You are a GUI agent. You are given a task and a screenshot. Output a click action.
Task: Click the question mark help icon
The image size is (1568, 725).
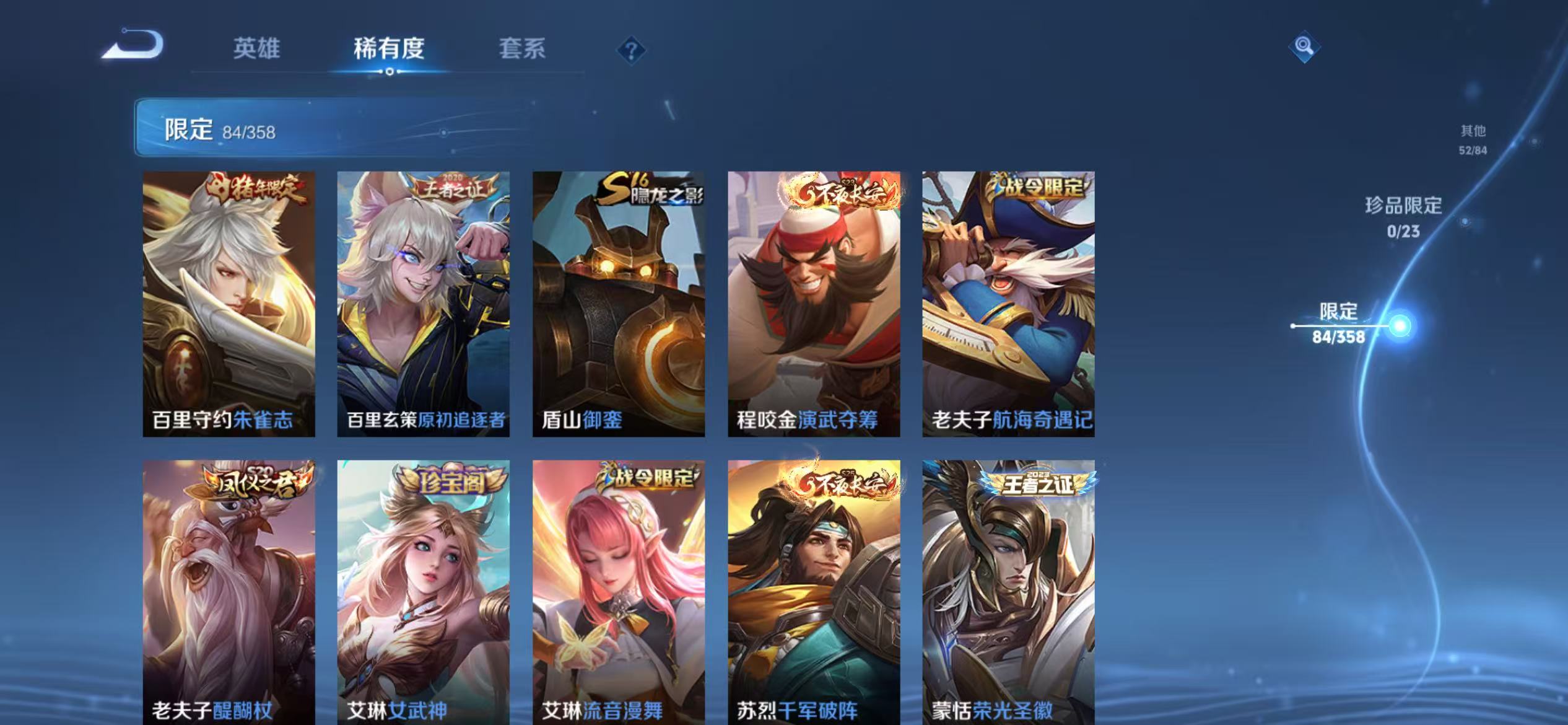point(631,51)
